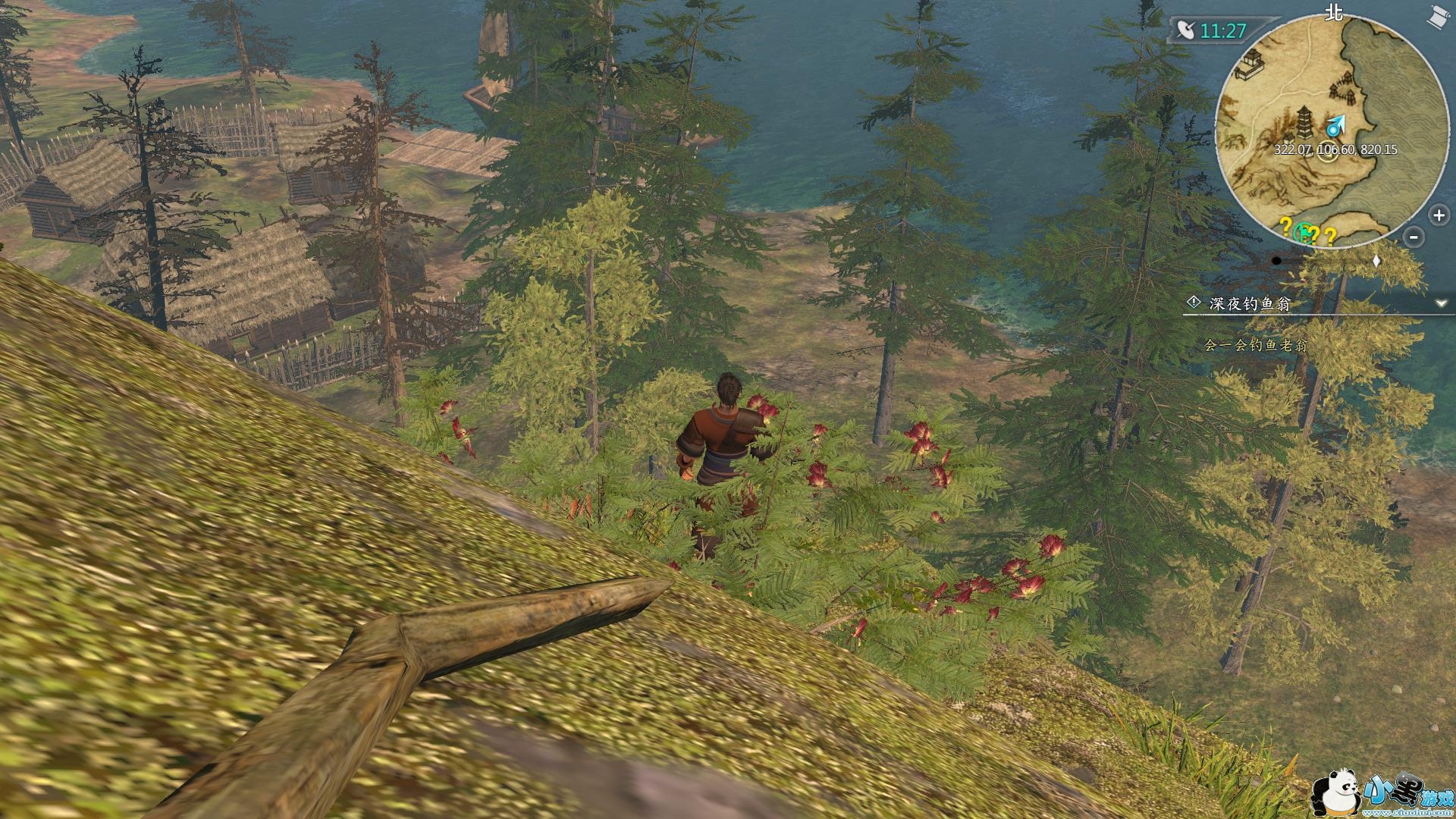
Task: Select the 深夜钓鱼翁 quest title
Action: click(1249, 304)
